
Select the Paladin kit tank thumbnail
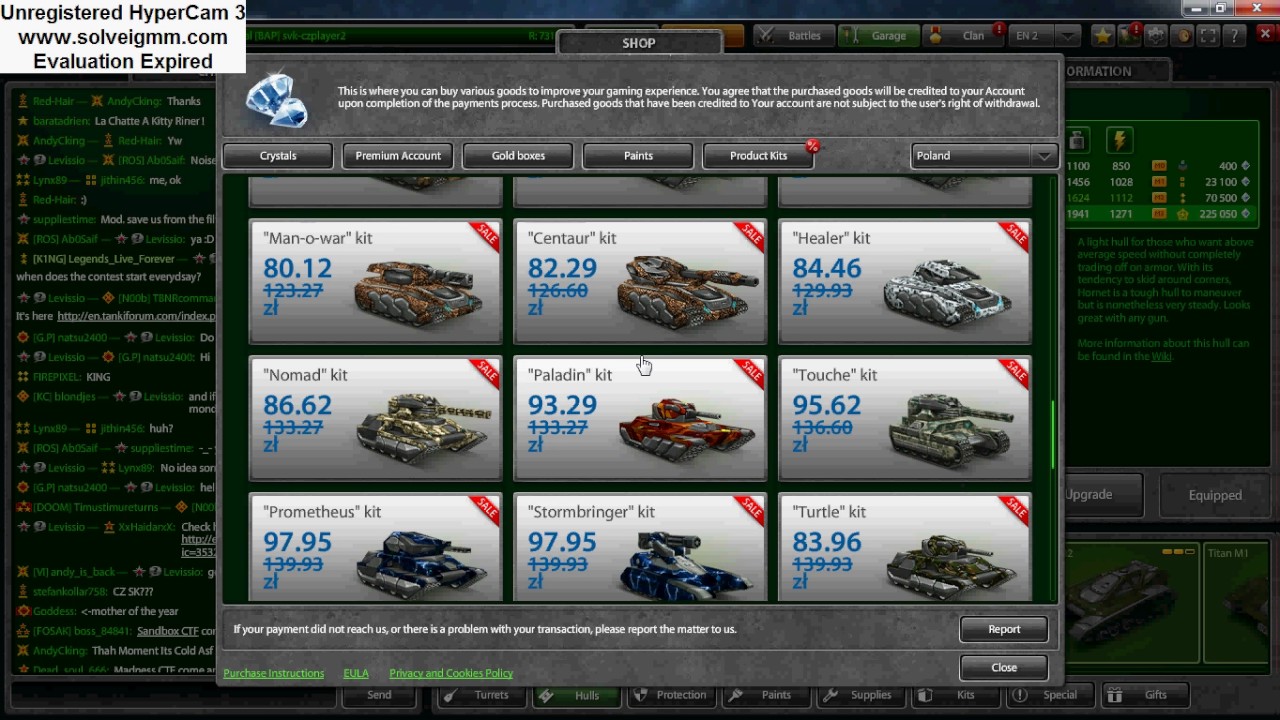(690, 425)
